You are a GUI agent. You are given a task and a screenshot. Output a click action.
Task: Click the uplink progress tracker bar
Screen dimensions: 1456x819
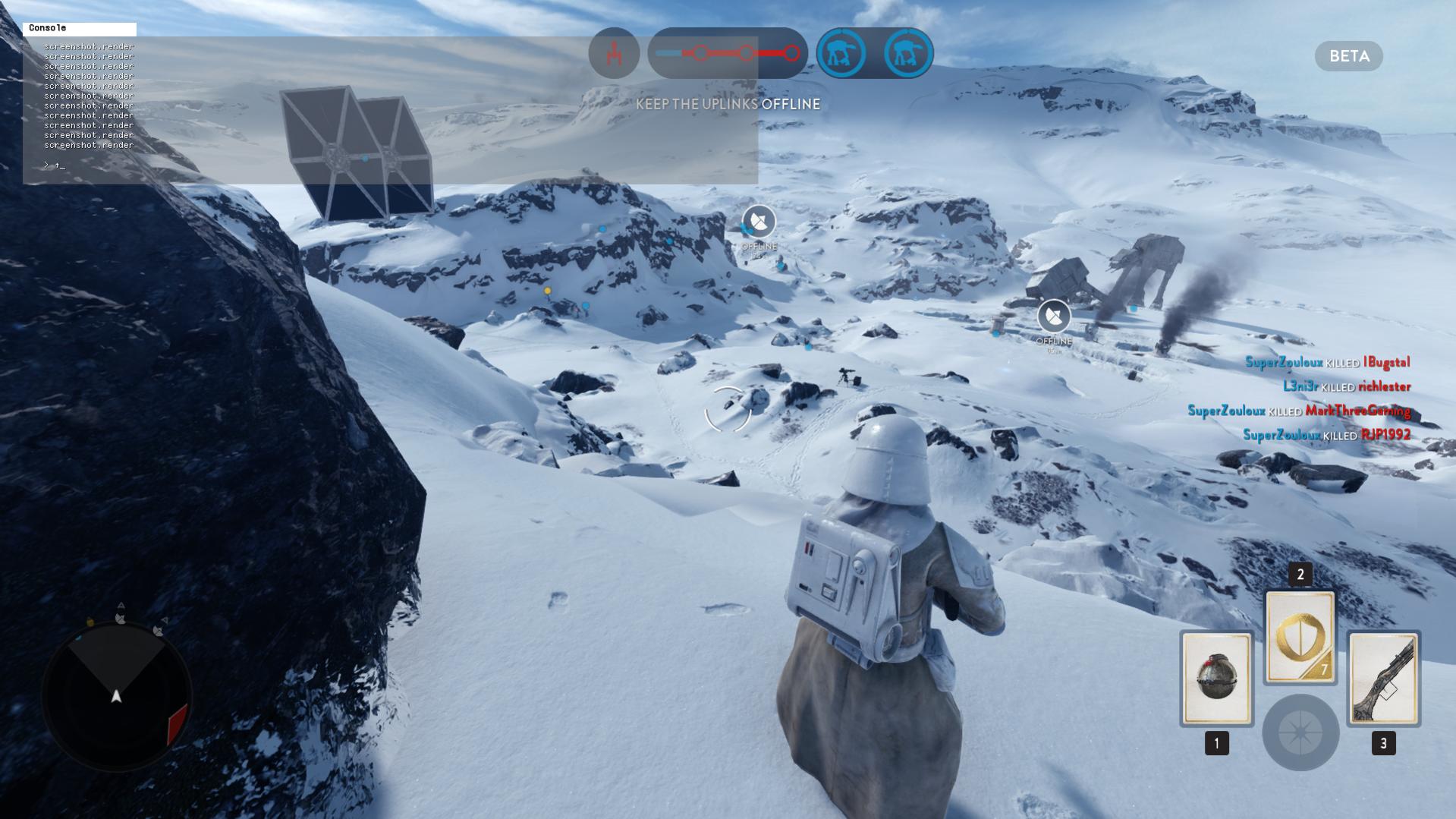727,53
